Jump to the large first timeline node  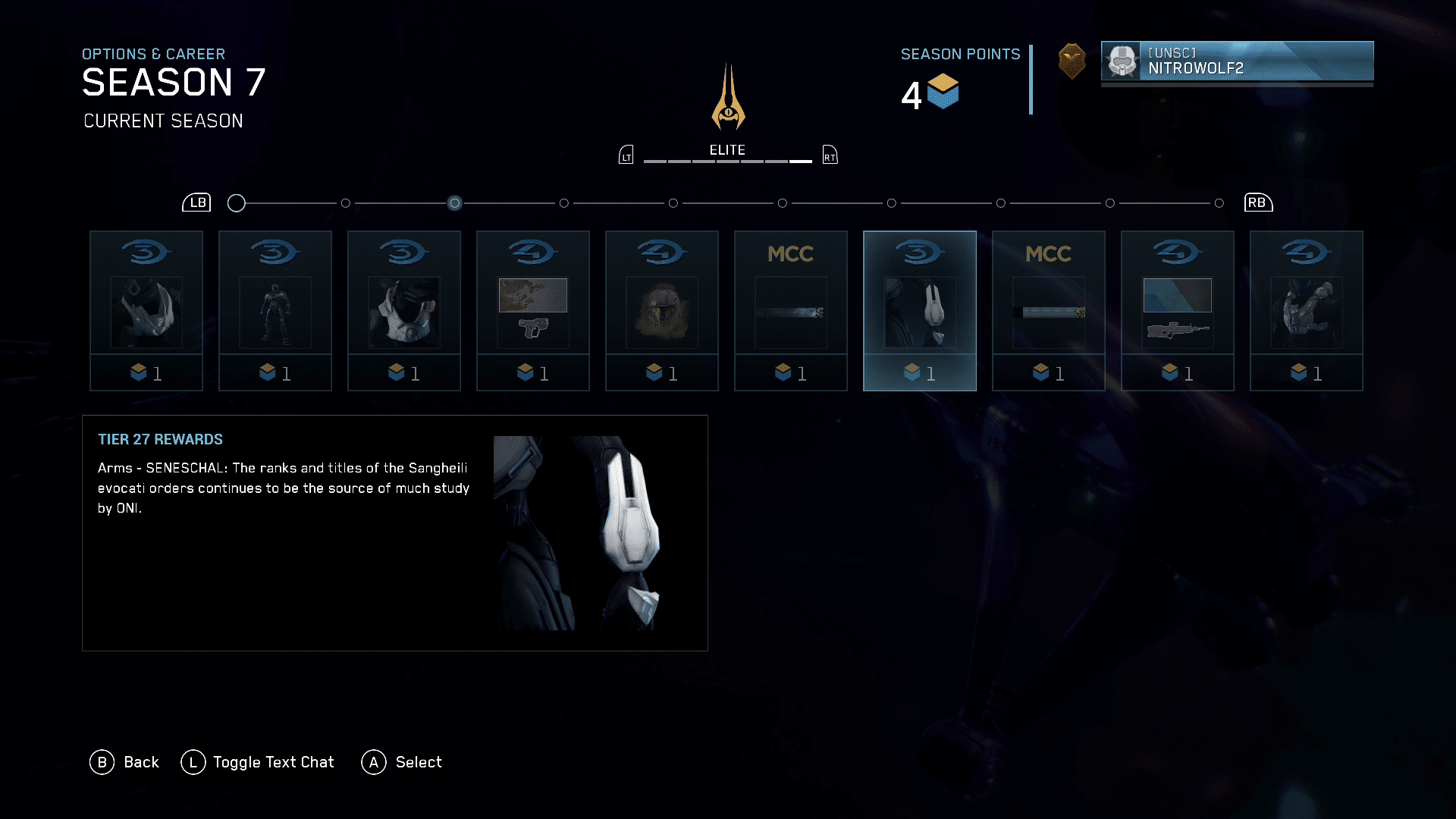pos(237,203)
